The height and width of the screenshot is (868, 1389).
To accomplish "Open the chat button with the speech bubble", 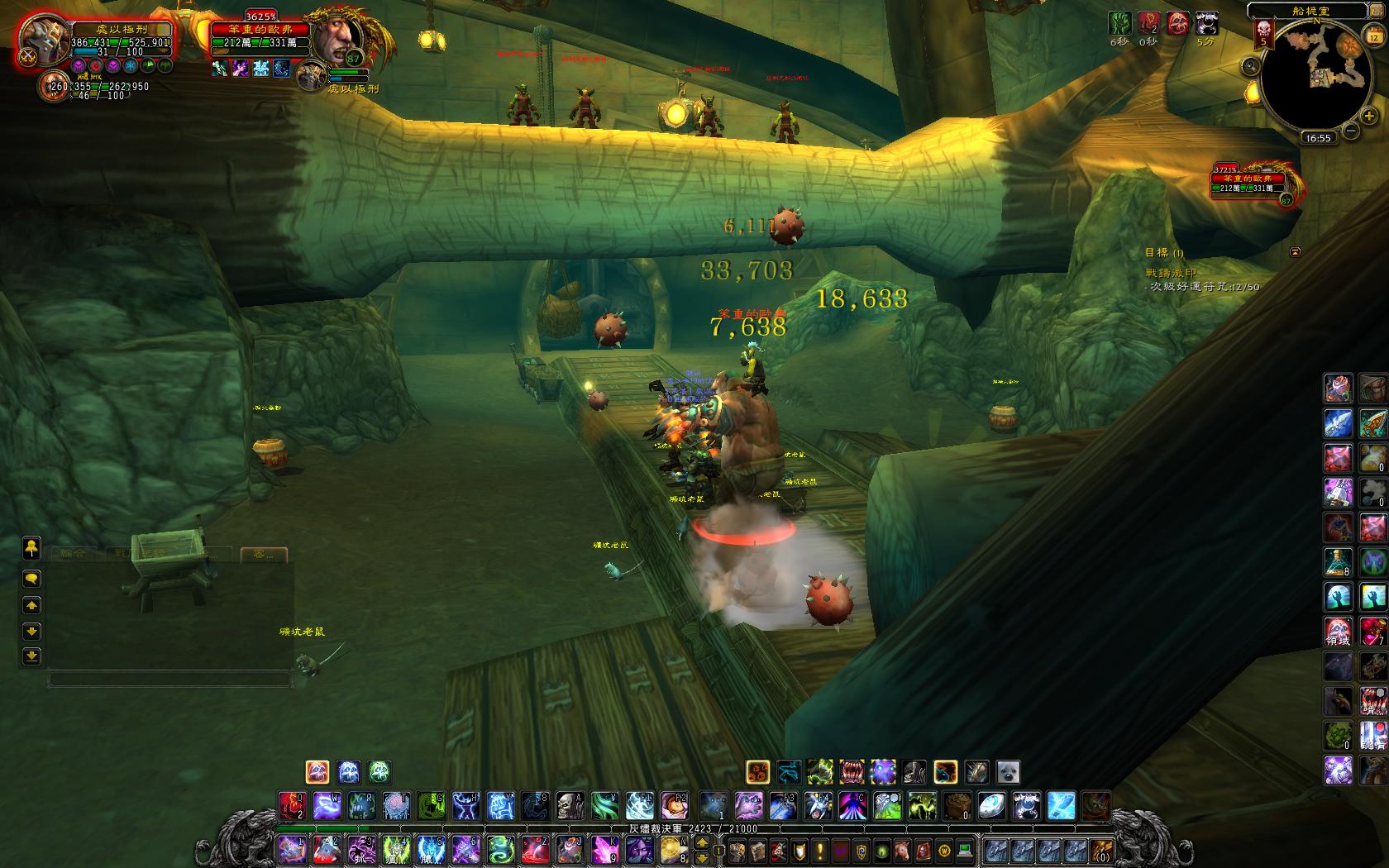I will pyautogui.click(x=31, y=578).
